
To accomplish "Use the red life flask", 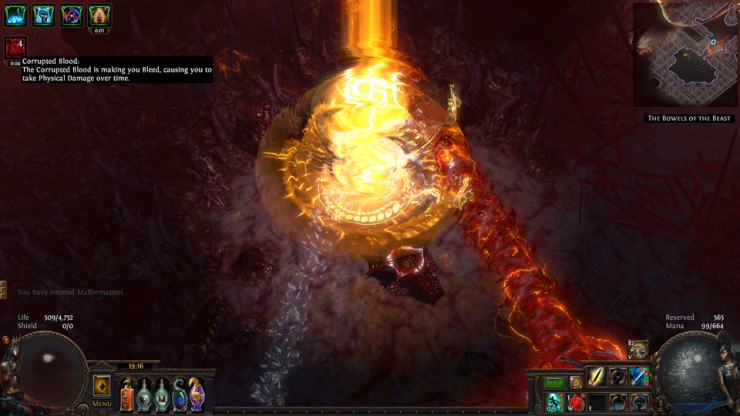I will coord(127,395).
